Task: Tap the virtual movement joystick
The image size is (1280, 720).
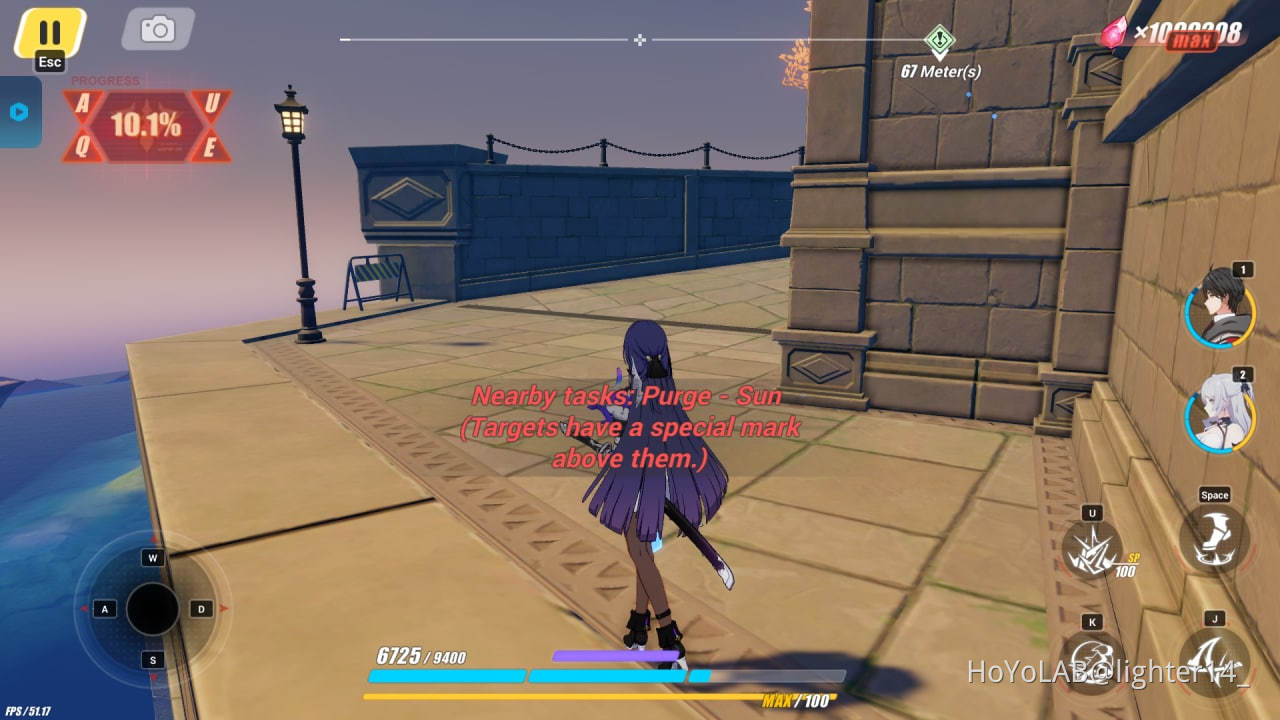Action: [x=152, y=607]
